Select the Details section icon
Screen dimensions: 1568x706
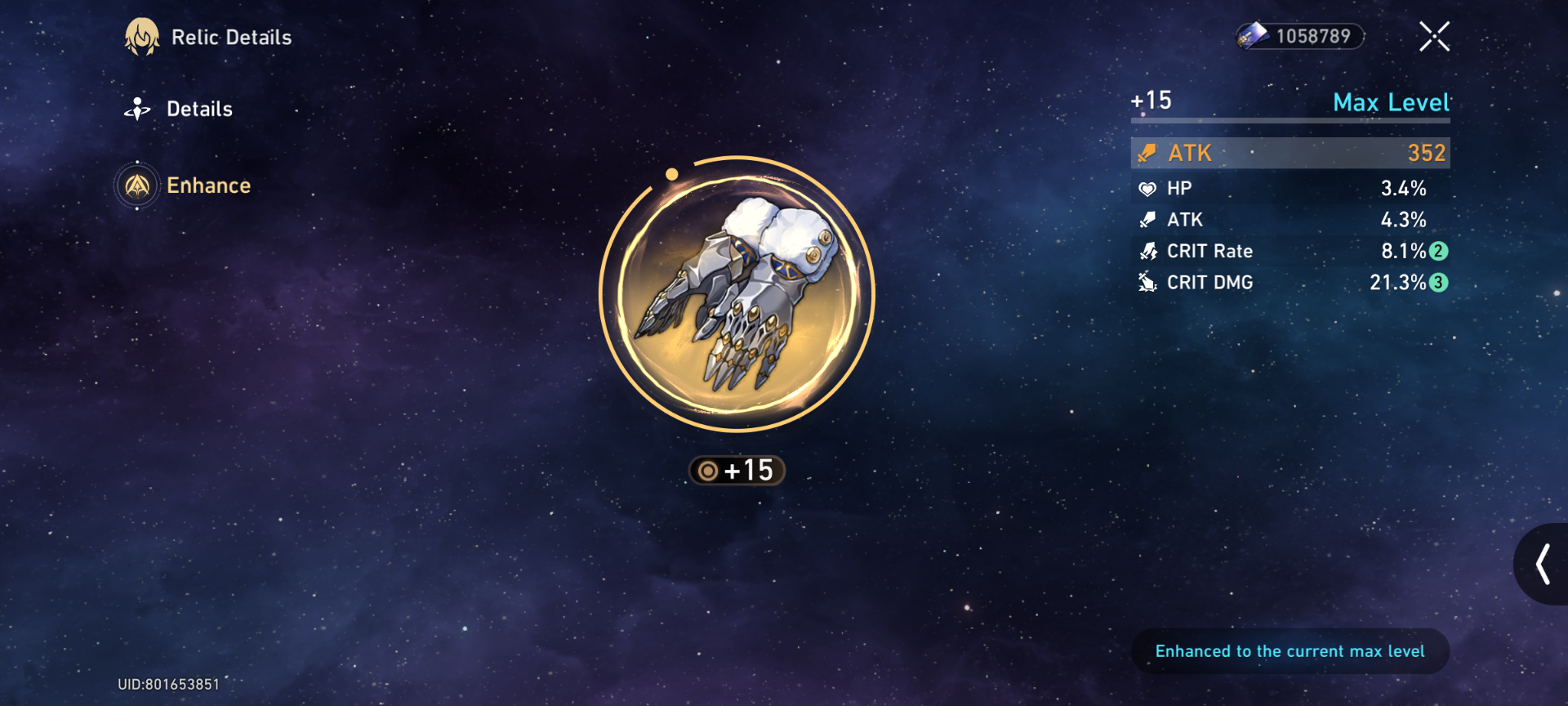tap(137, 108)
